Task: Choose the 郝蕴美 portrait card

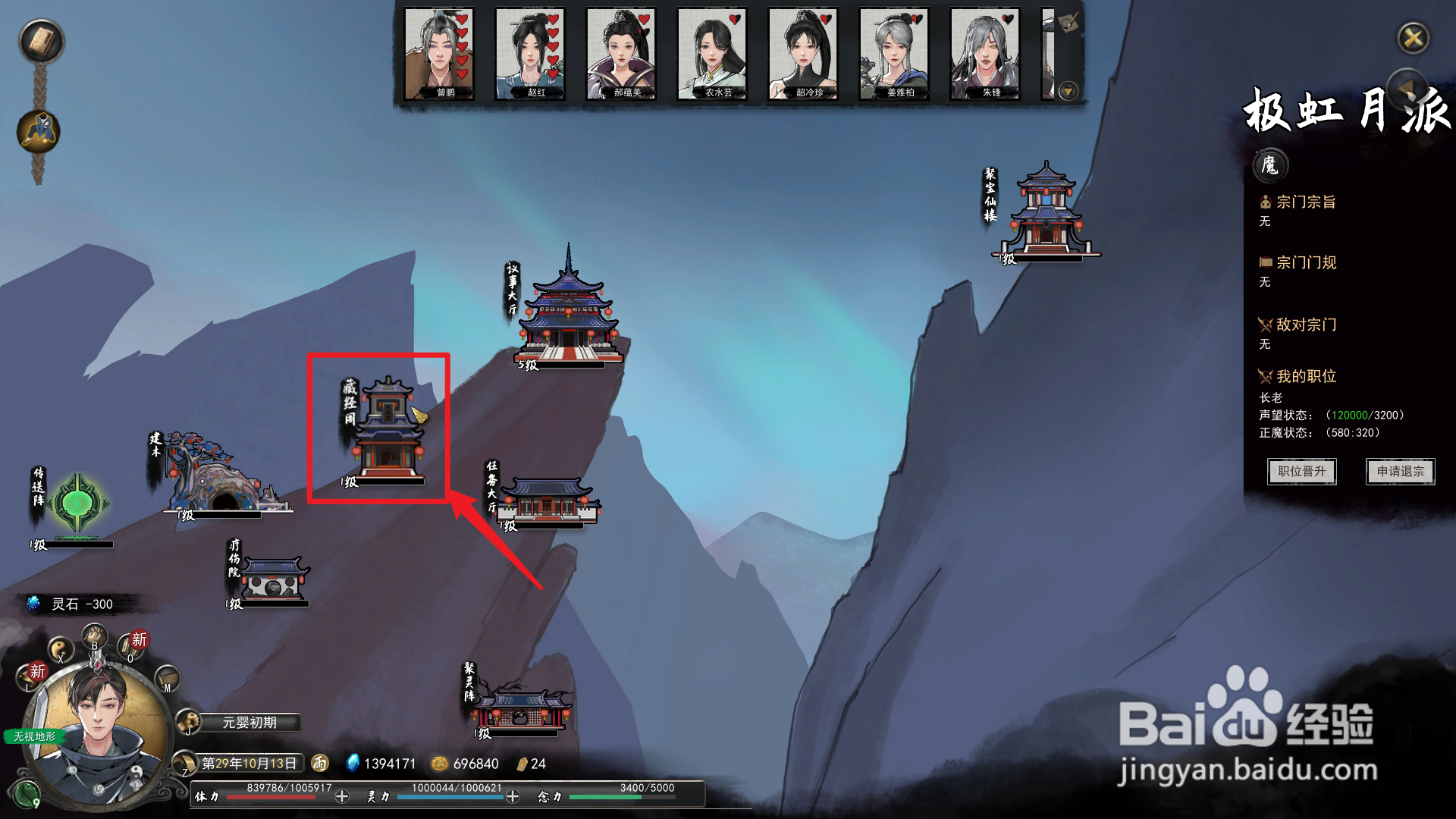Action: 621,55
